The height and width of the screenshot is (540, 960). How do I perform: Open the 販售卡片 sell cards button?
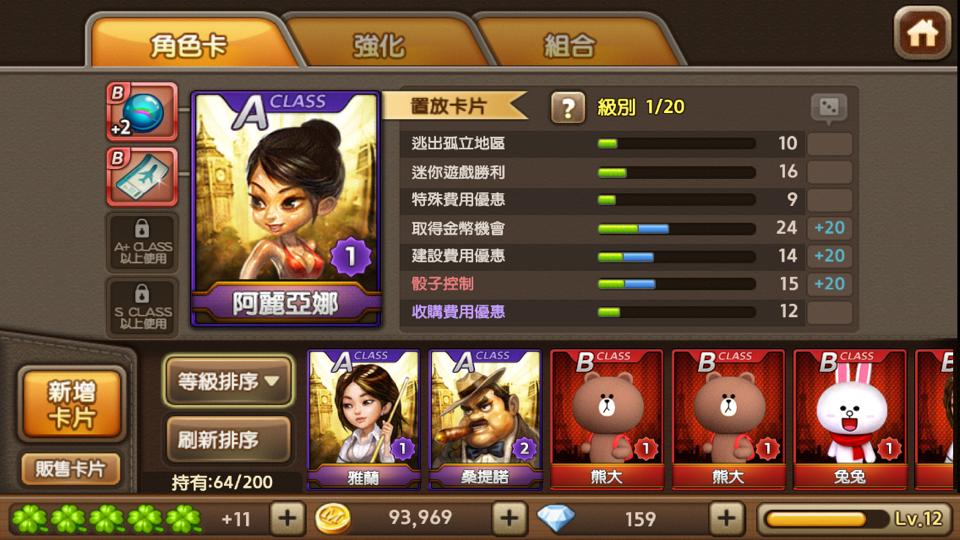[x=71, y=468]
